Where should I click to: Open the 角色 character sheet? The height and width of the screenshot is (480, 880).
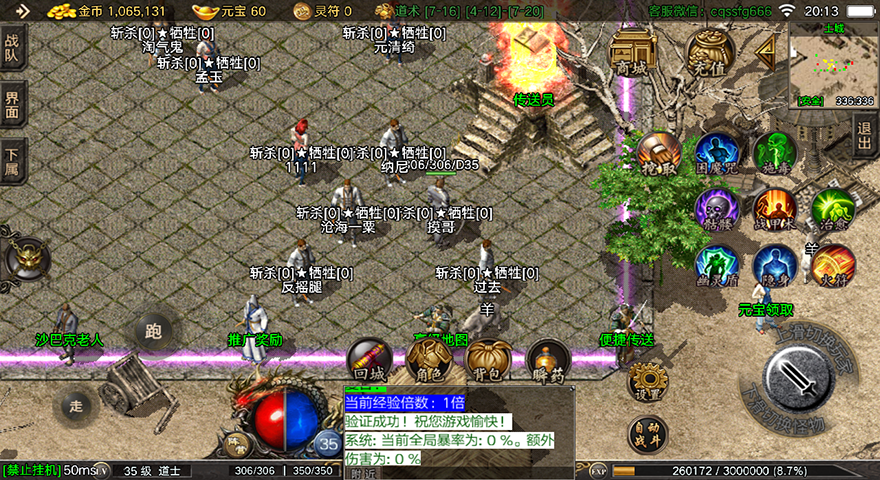(430, 360)
